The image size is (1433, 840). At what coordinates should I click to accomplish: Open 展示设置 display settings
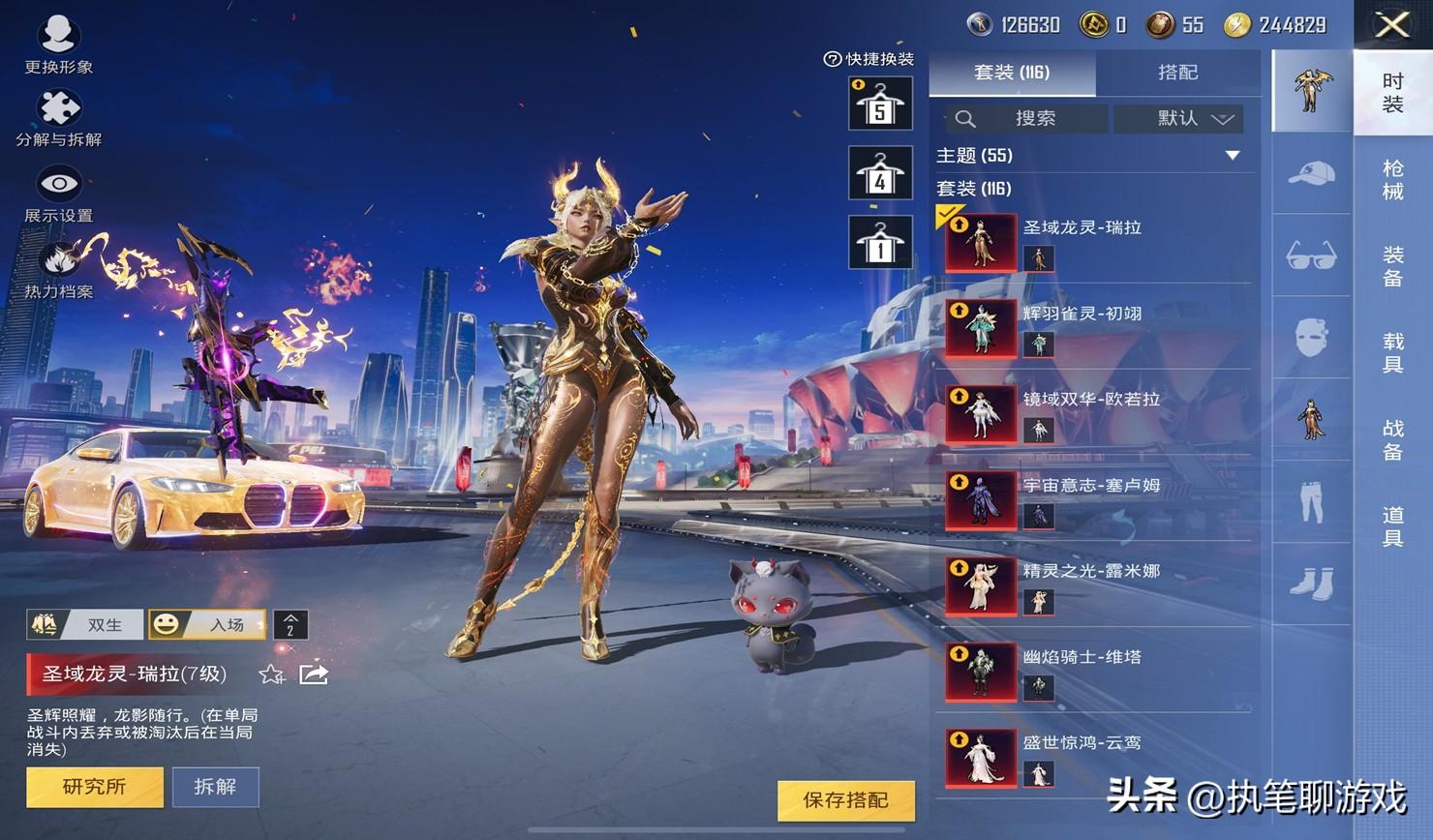pos(58,192)
